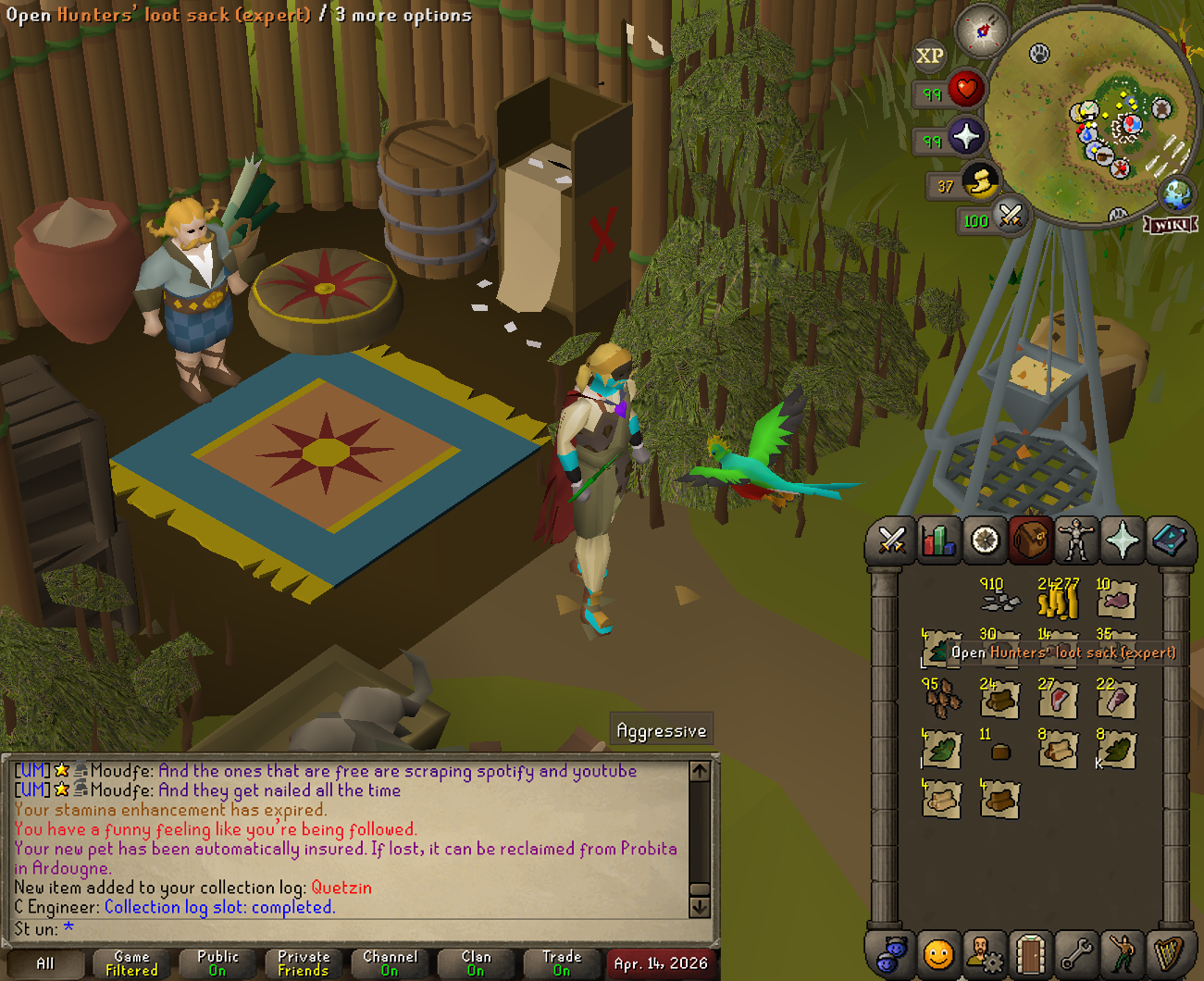Activate the special attack orb

tap(1010, 217)
